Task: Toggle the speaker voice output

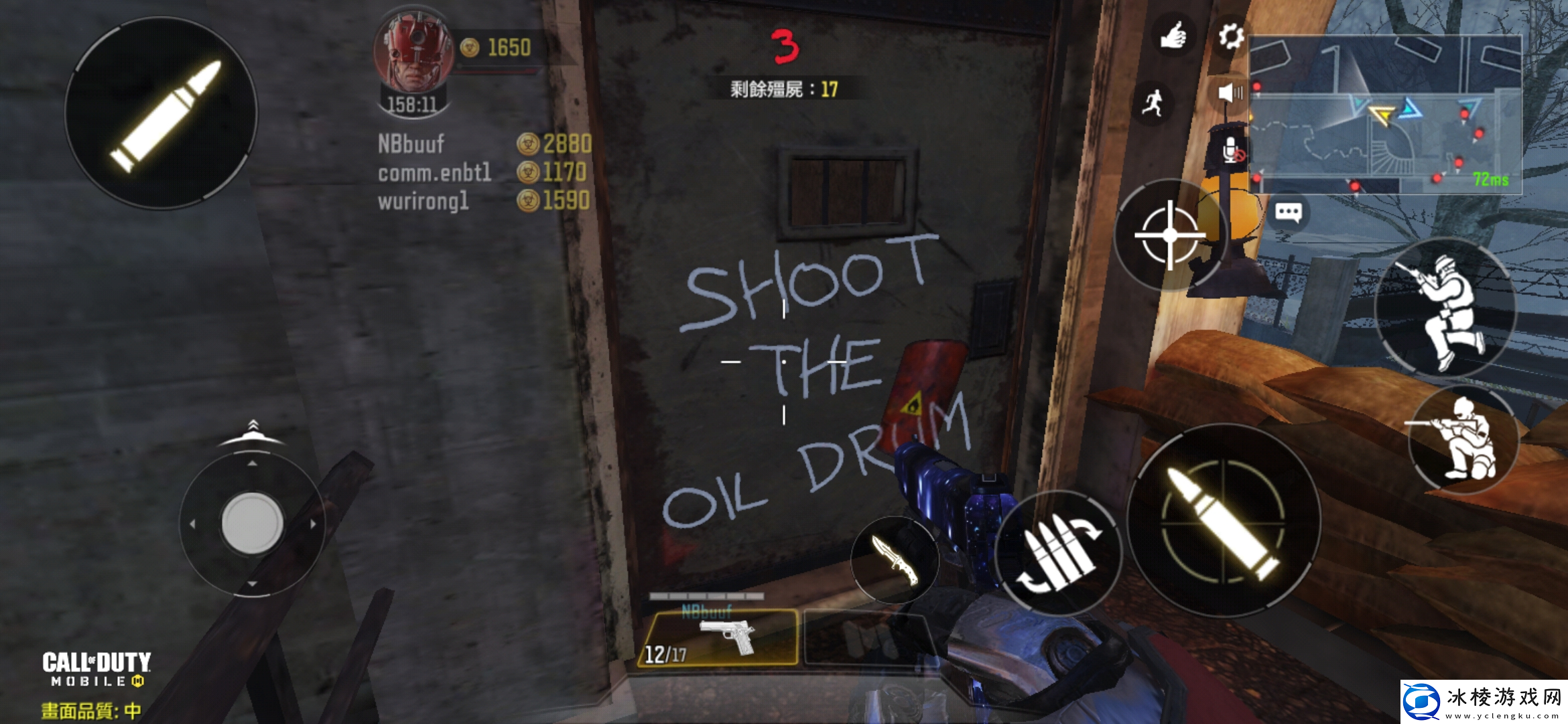Action: [x=1230, y=93]
